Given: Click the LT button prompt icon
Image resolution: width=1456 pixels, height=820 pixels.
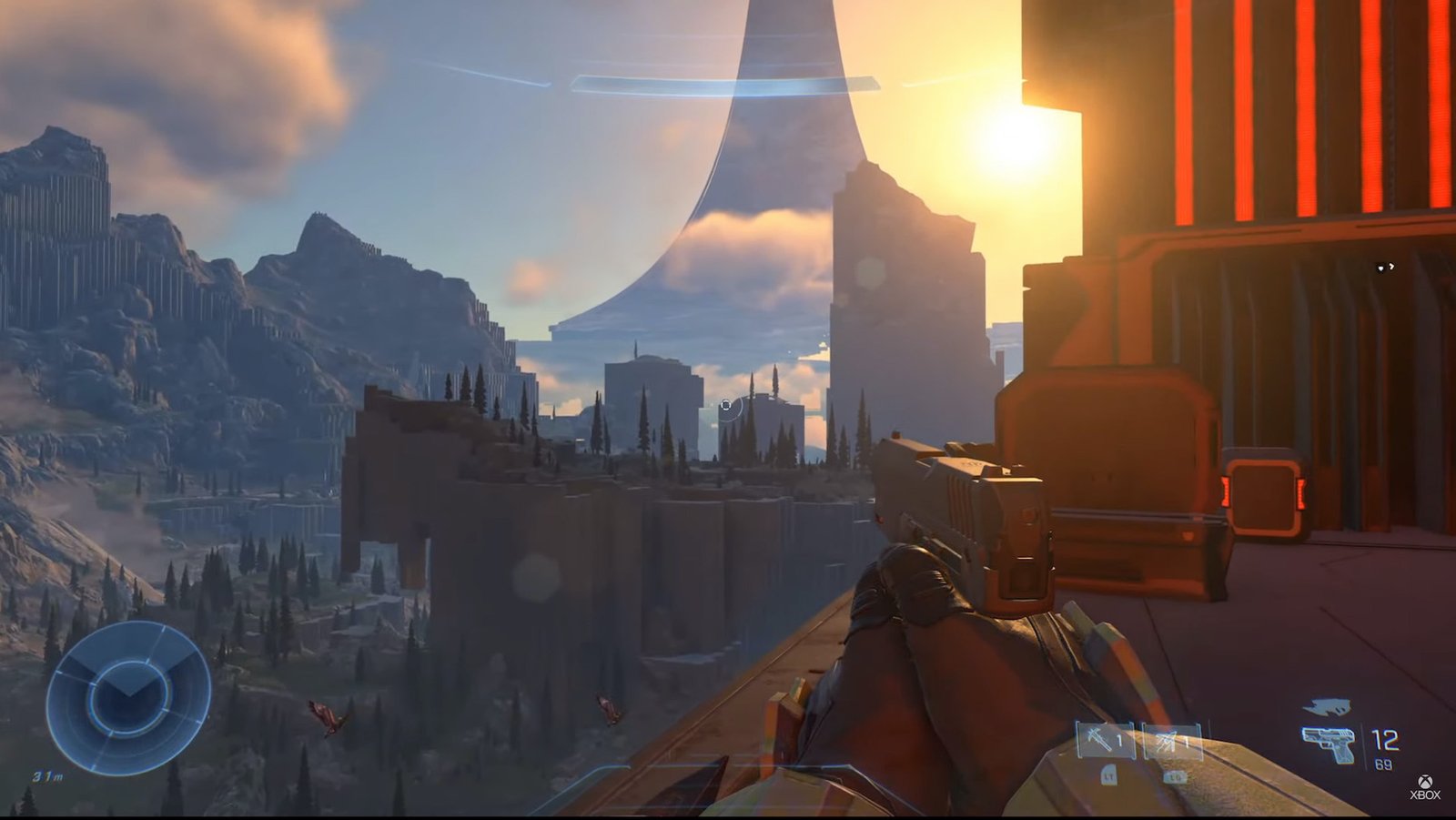Looking at the screenshot, I should click(1108, 777).
